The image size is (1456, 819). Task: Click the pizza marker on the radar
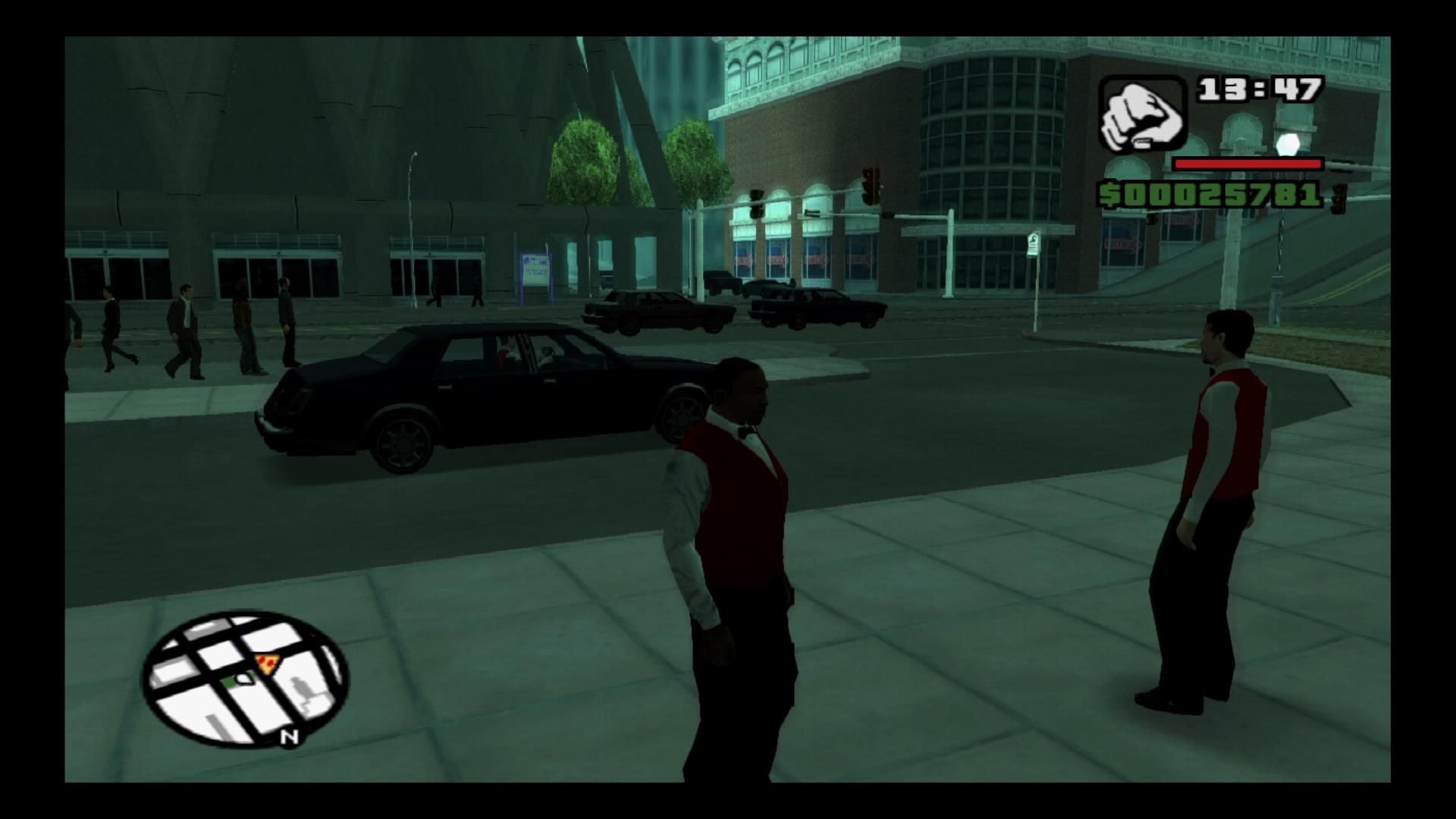(x=266, y=664)
